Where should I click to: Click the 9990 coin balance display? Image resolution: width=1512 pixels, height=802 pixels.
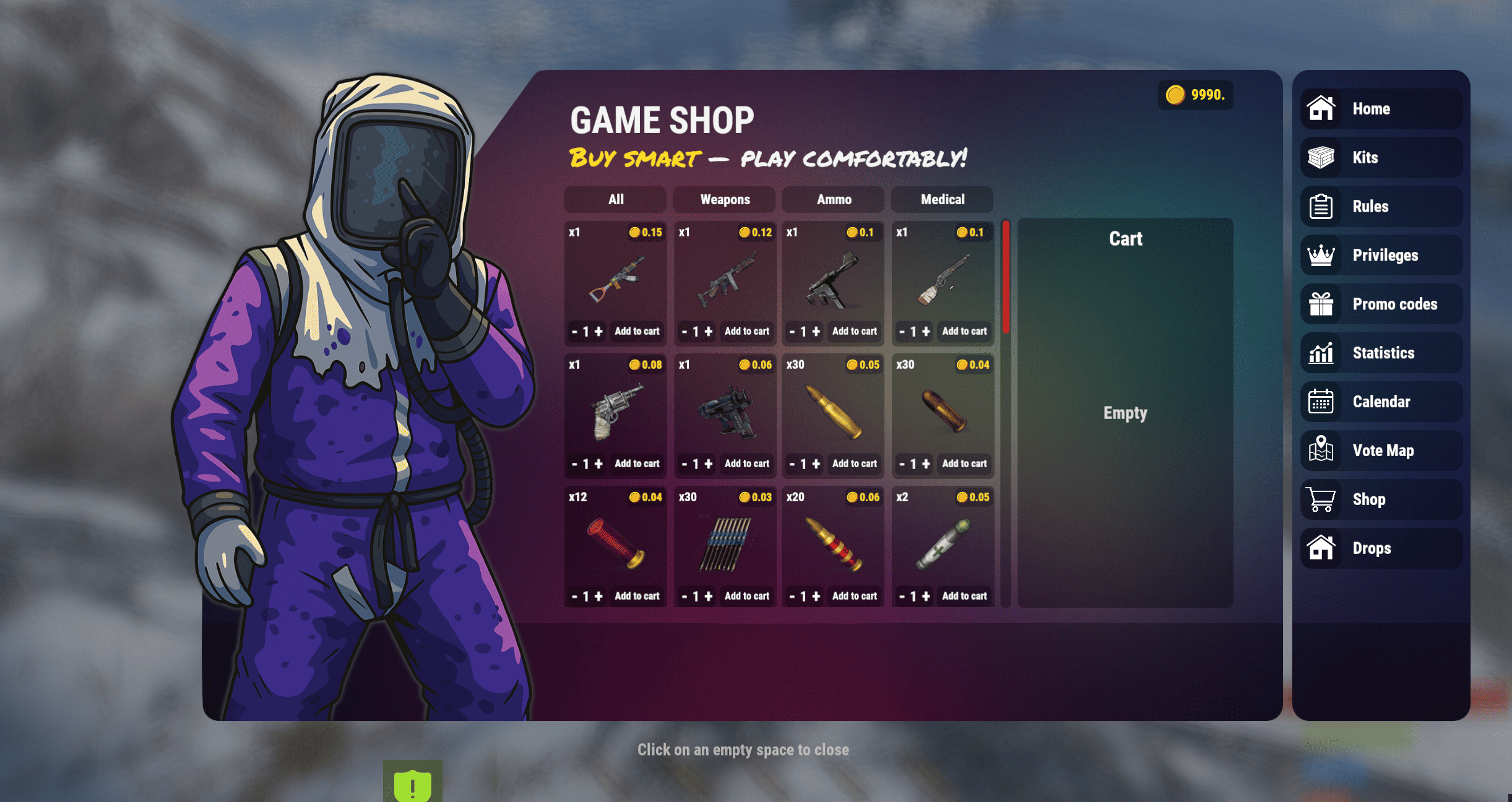pos(1195,94)
